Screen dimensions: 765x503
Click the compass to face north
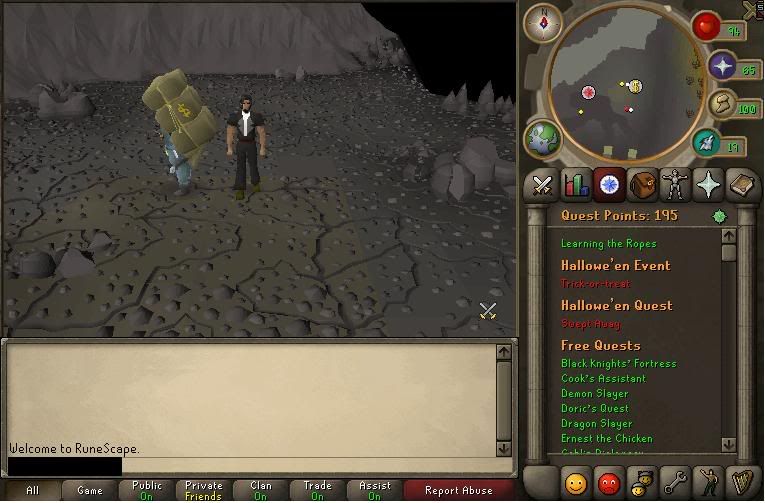tap(543, 22)
